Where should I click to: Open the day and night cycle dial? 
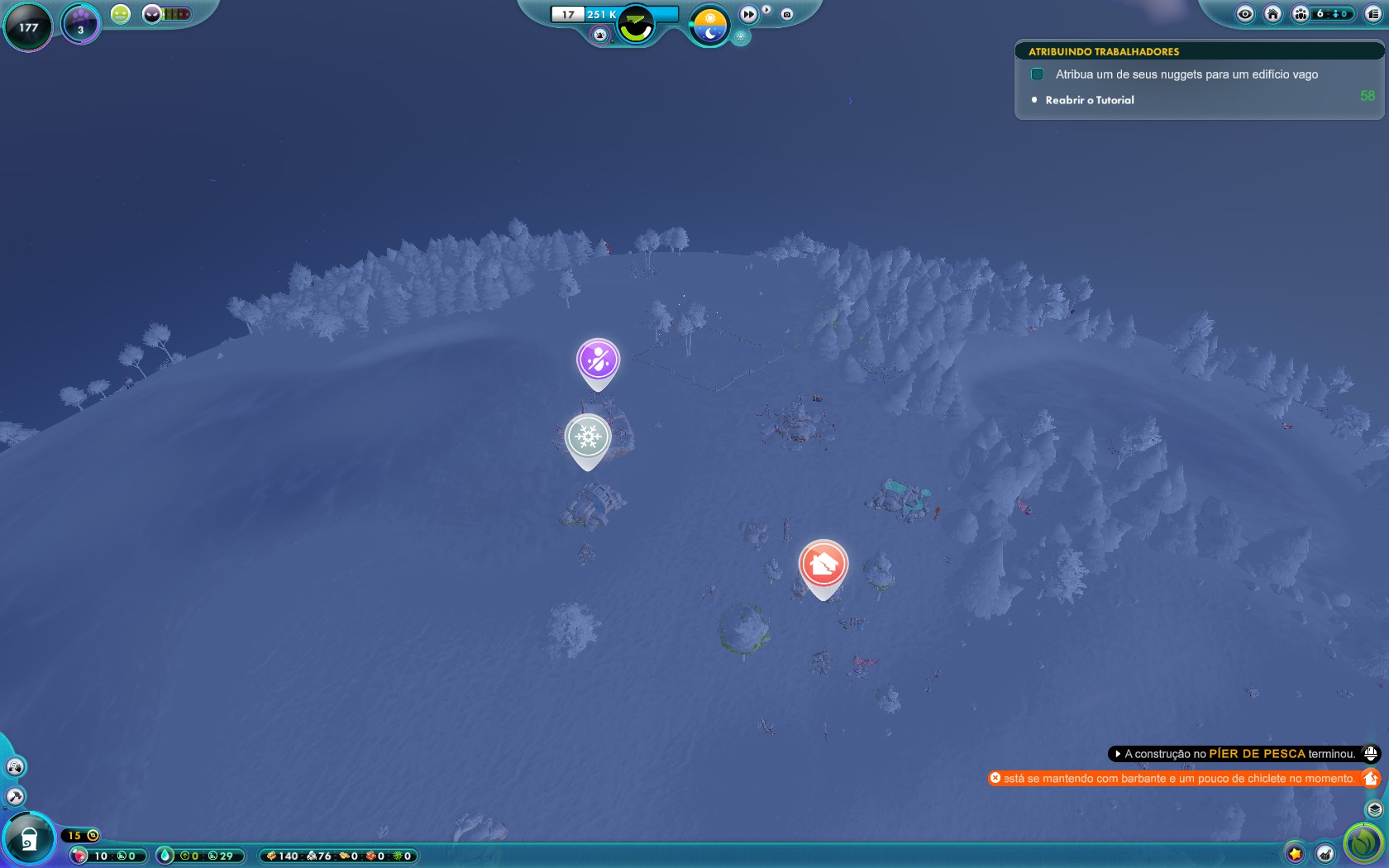tap(709, 25)
